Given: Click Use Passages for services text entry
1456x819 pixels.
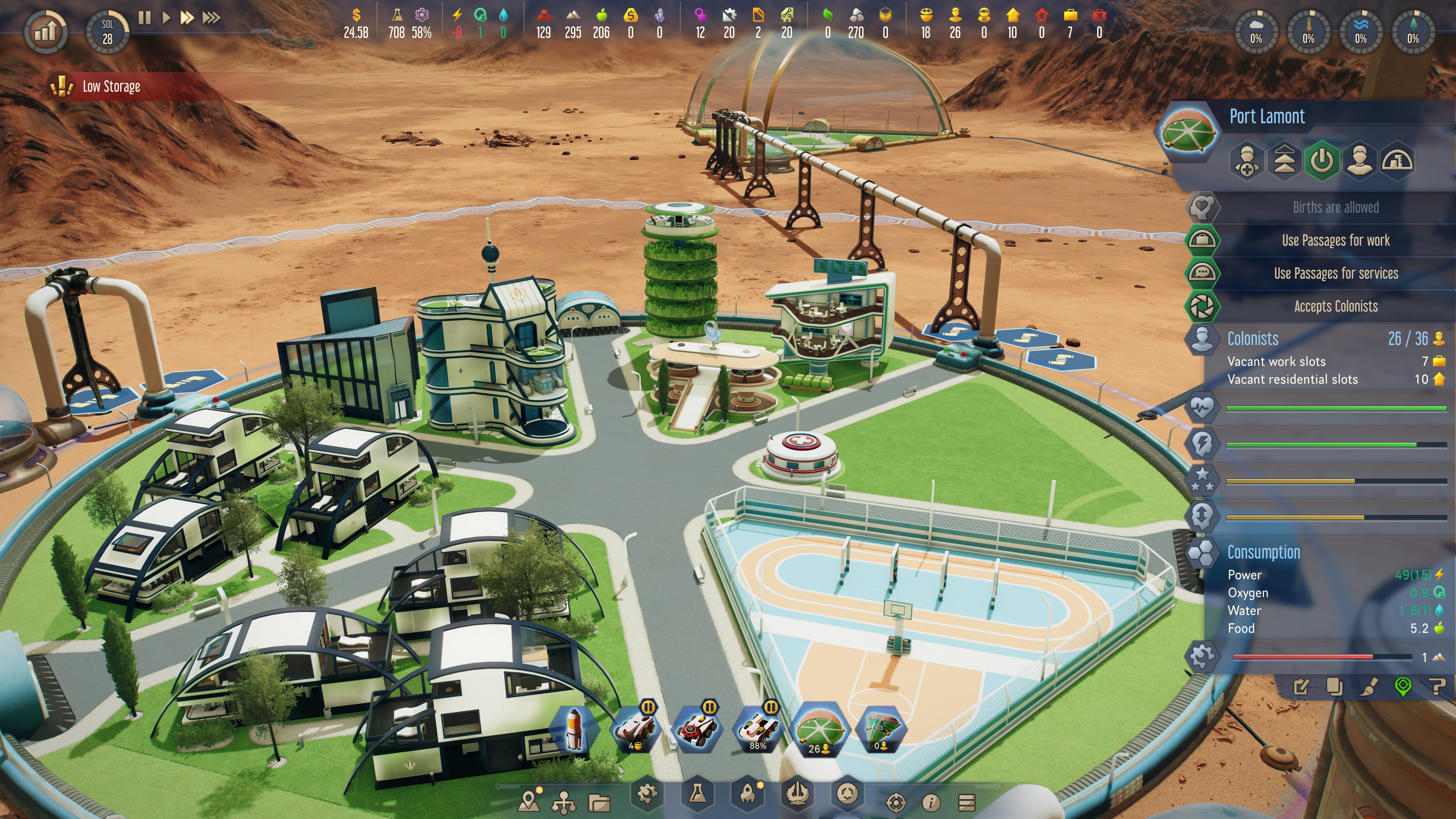Looking at the screenshot, I should (1335, 273).
